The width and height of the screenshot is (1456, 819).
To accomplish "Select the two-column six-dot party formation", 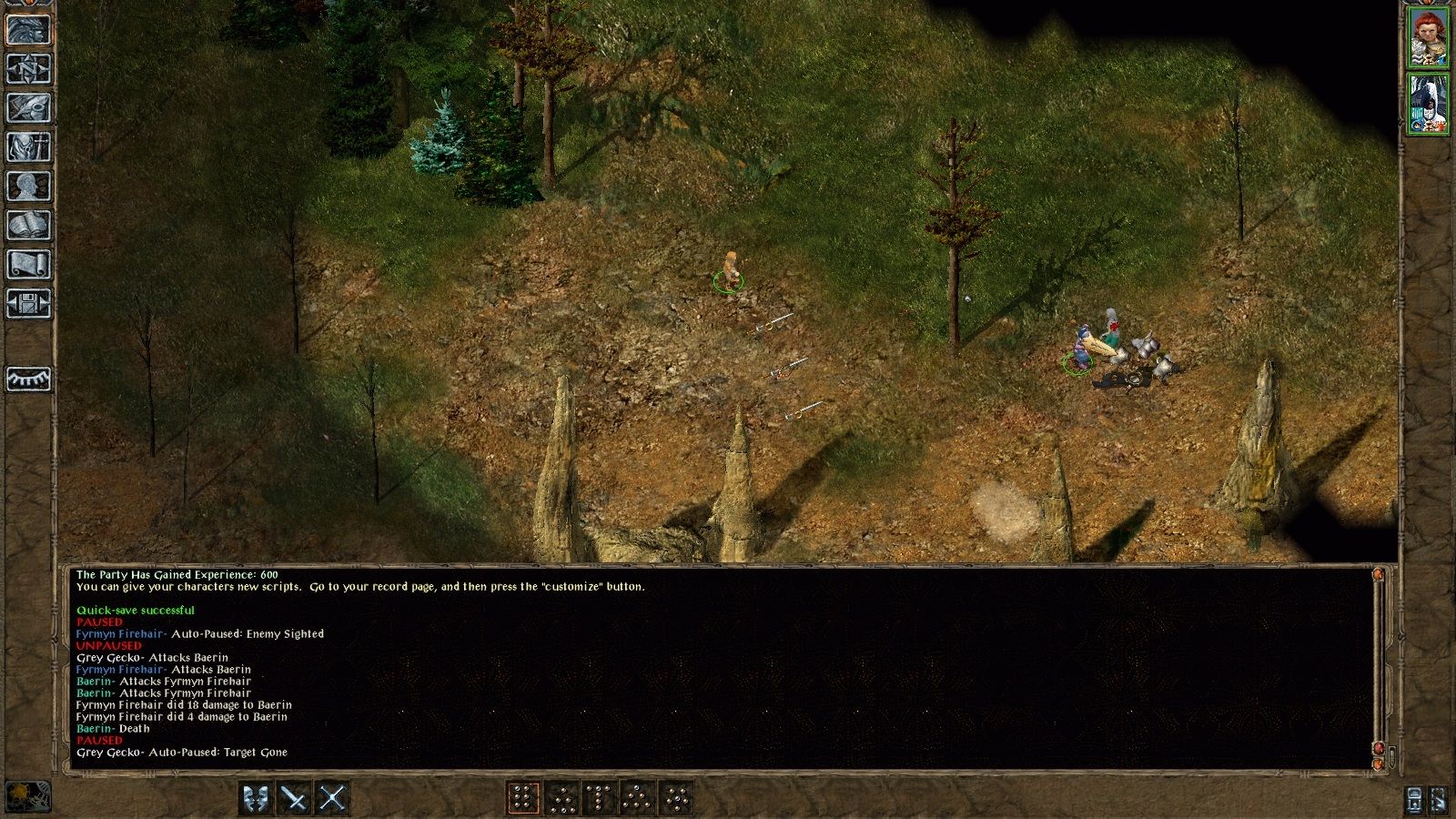I will click(x=523, y=798).
